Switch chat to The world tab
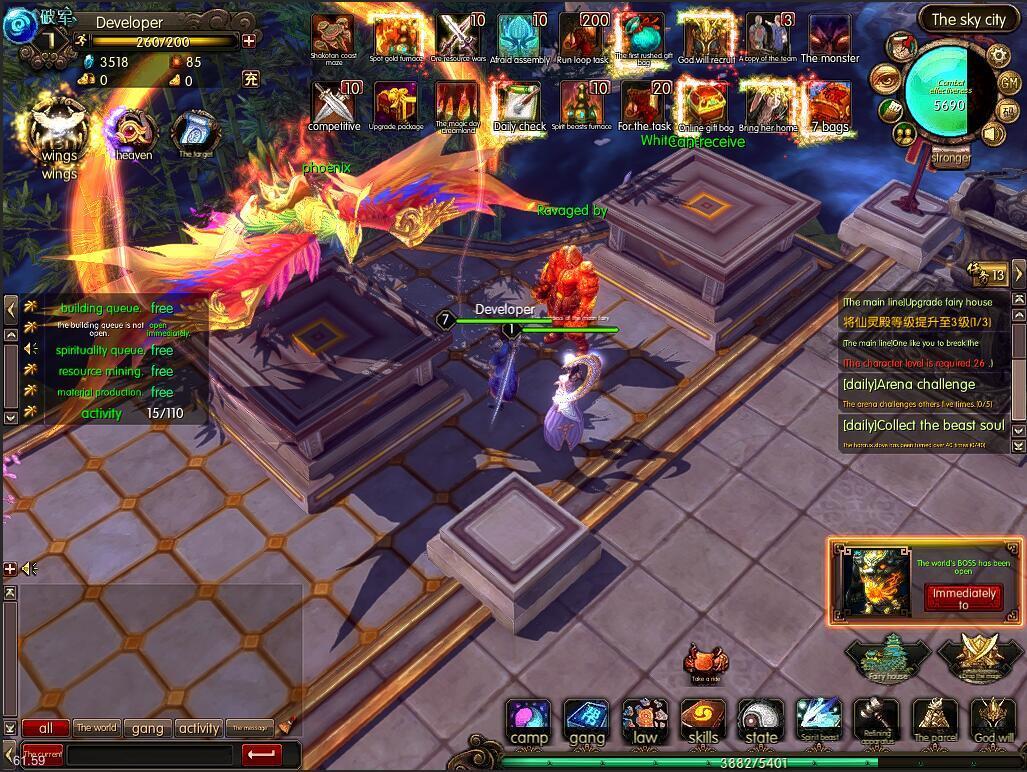 [96, 728]
